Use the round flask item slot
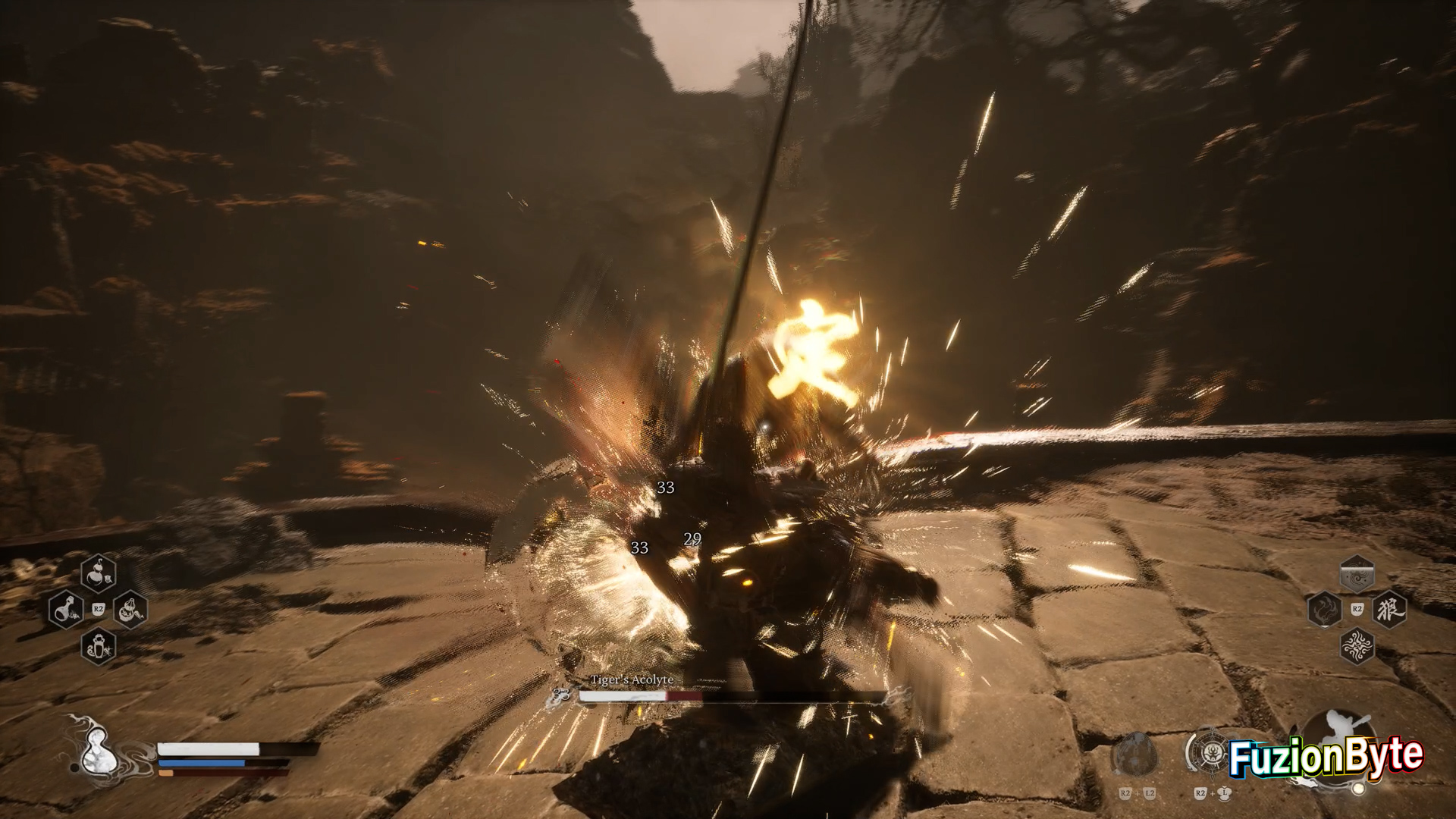Viewport: 1456px width, 819px height. click(66, 609)
